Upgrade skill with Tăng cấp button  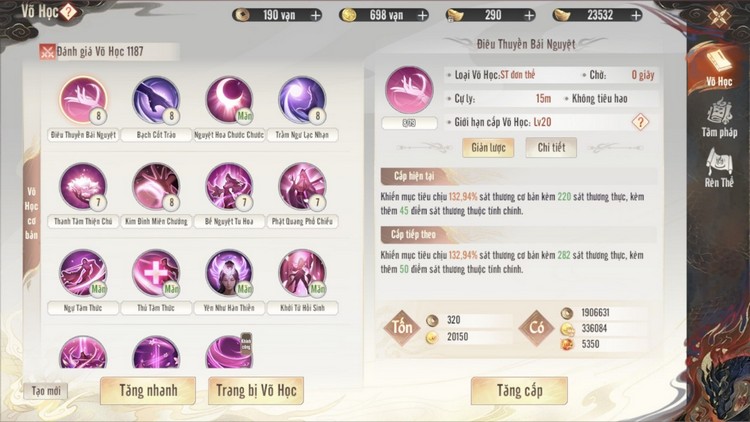point(519,390)
